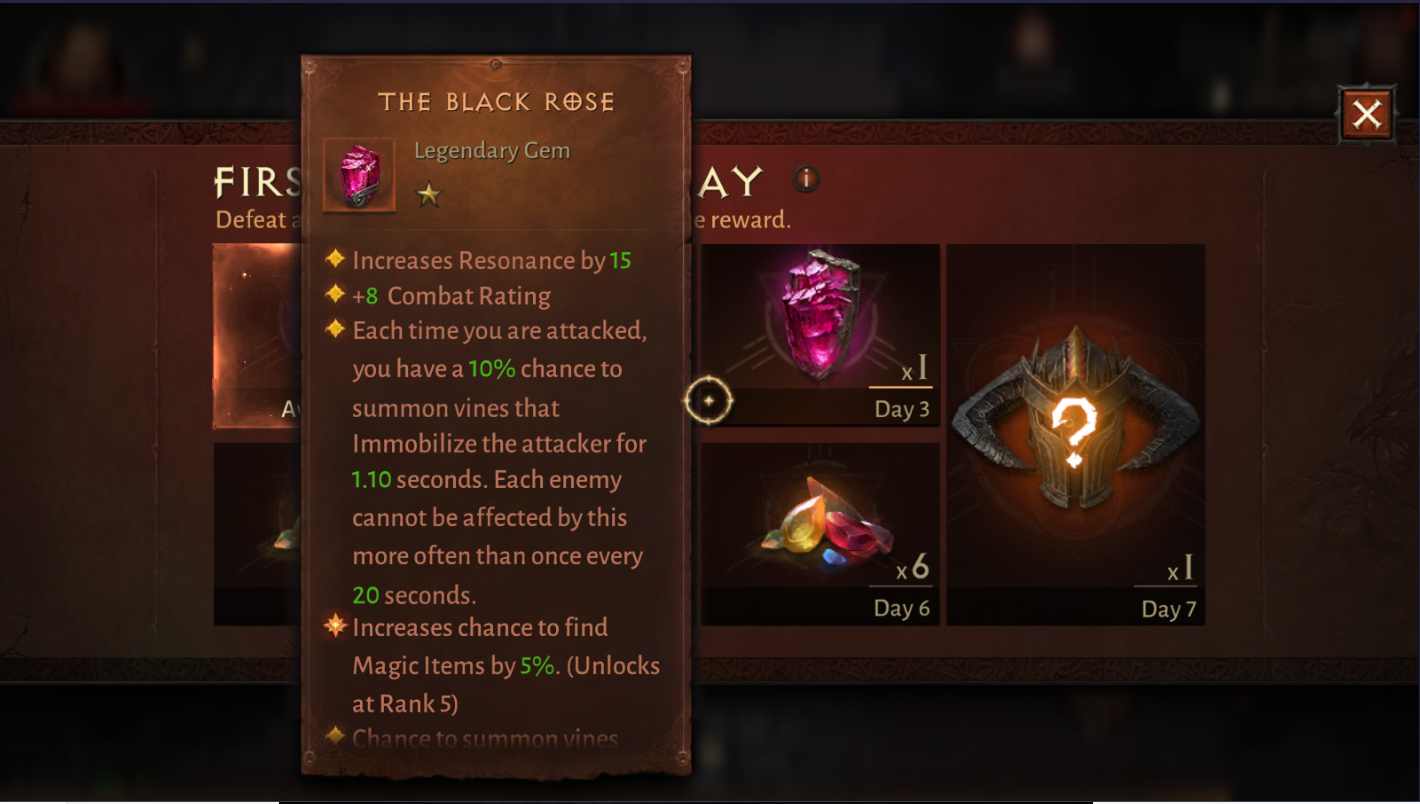Viewport: 1420px width, 804px height.
Task: Click the Defeat reward description text
Action: pos(255,220)
